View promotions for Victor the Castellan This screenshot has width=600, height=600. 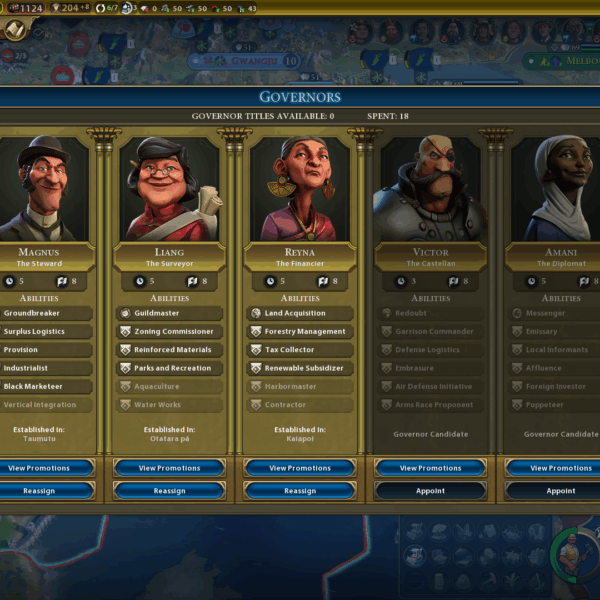430,468
